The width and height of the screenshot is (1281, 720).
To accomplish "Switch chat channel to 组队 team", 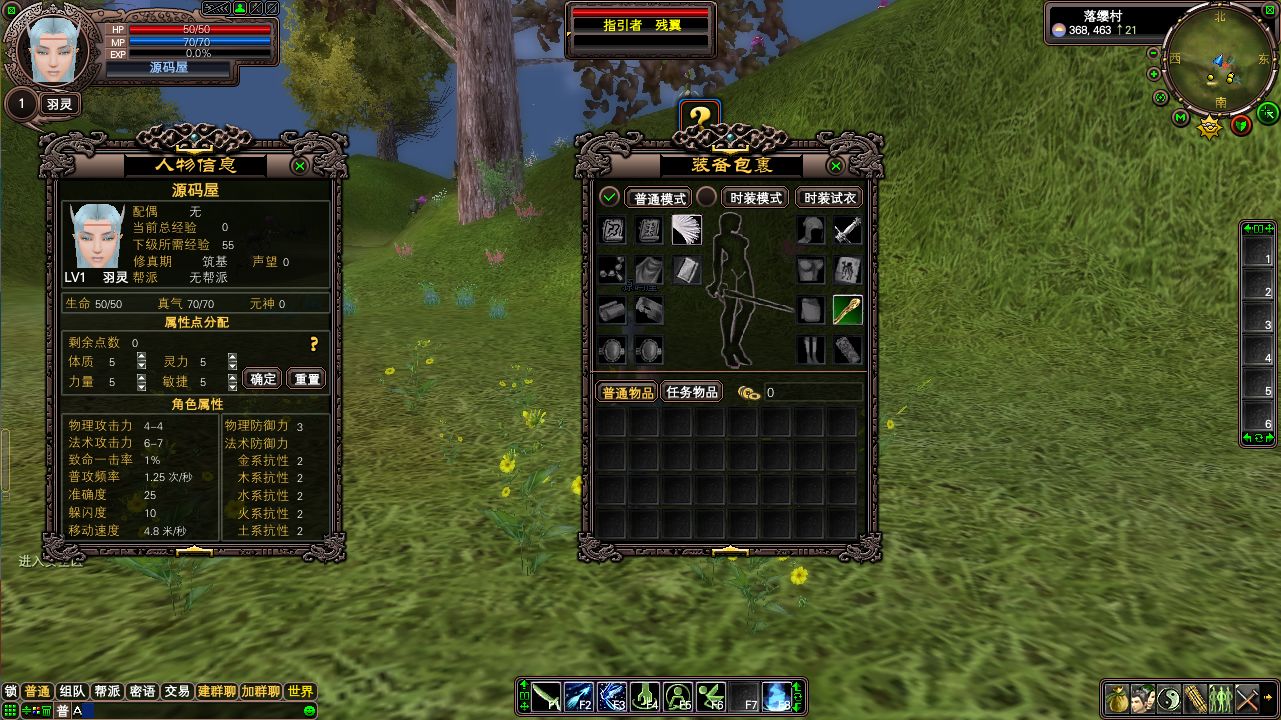I will point(72,691).
